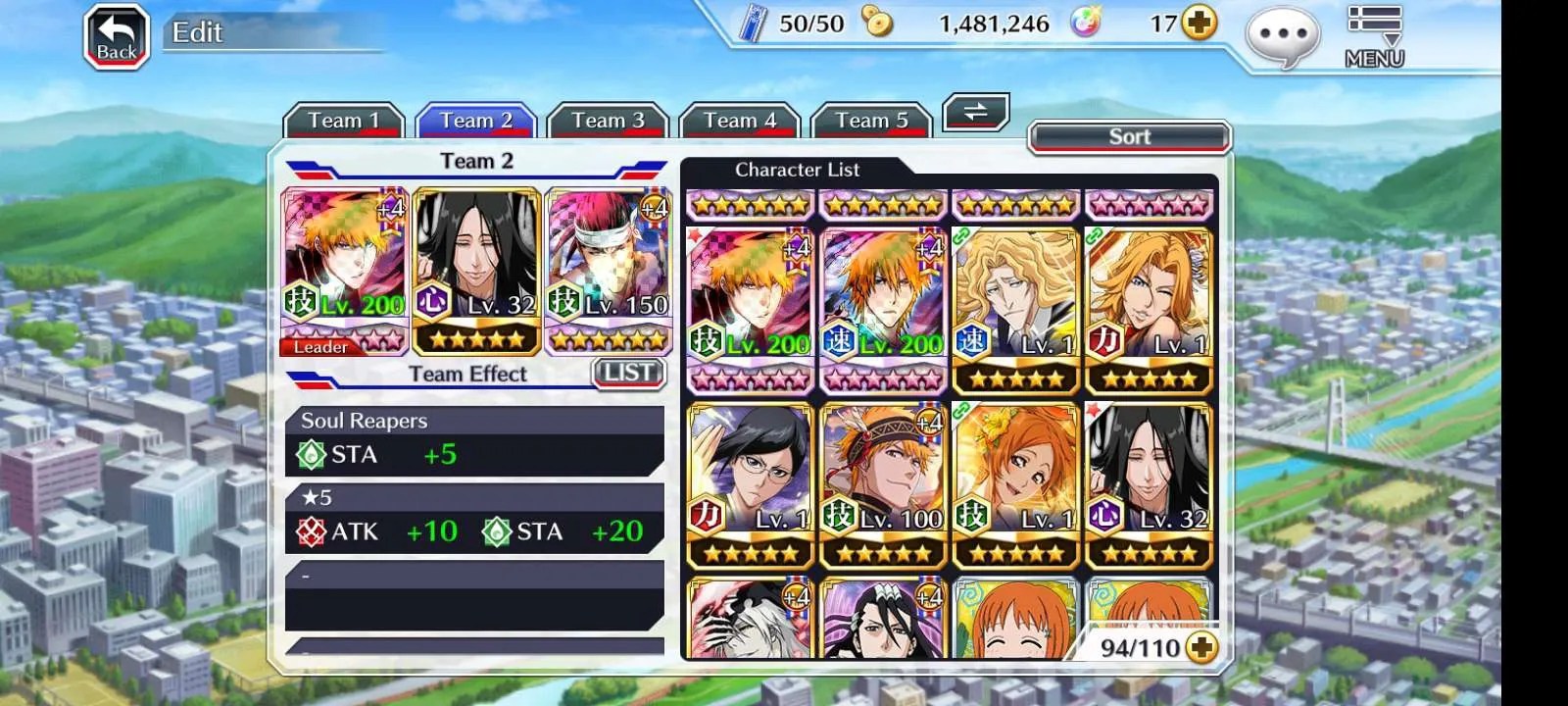This screenshot has width=1568, height=706.
Task: Choose the Team 5 tab
Action: (x=871, y=121)
